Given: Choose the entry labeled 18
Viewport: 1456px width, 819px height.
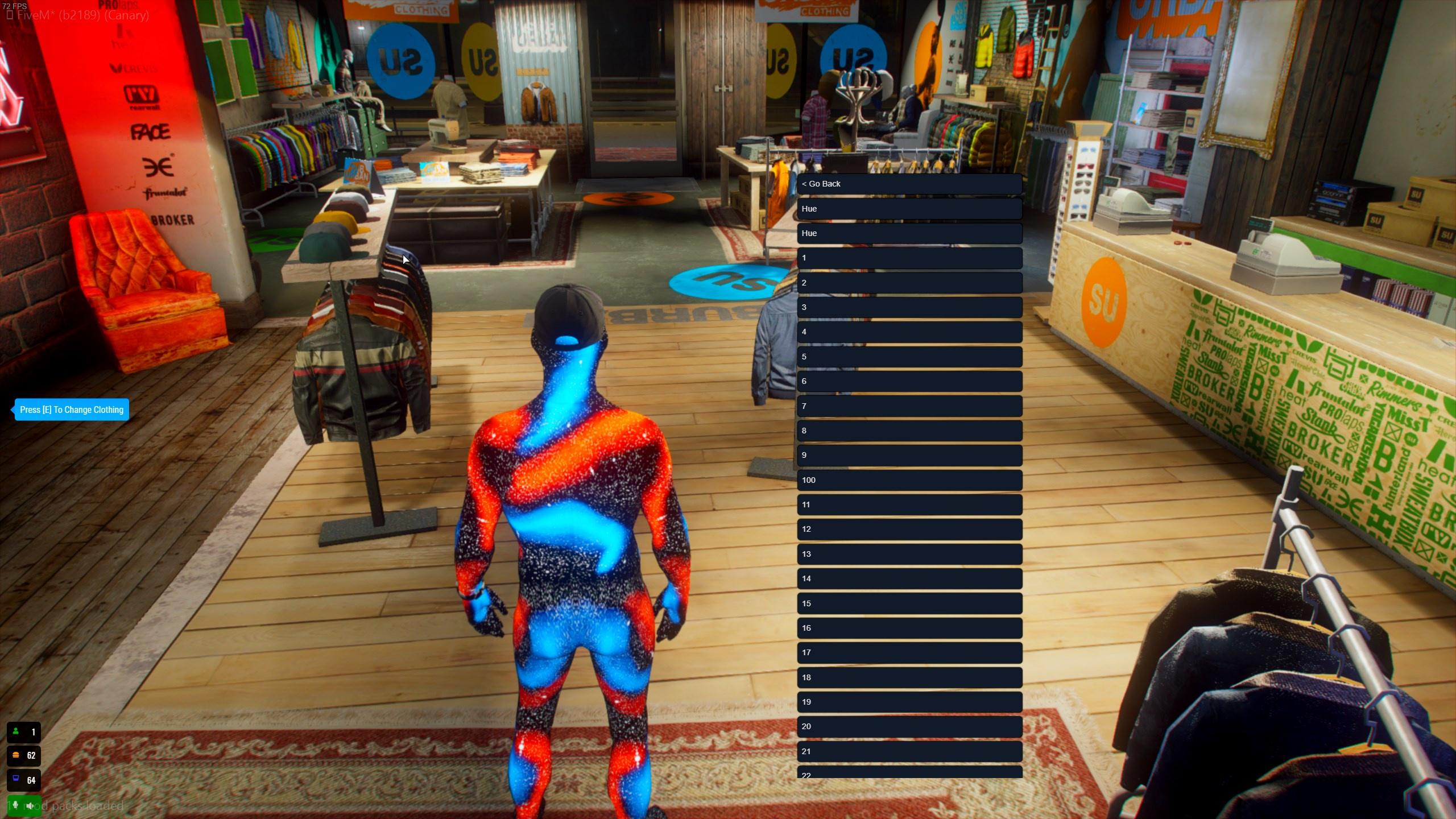Looking at the screenshot, I should coord(909,677).
